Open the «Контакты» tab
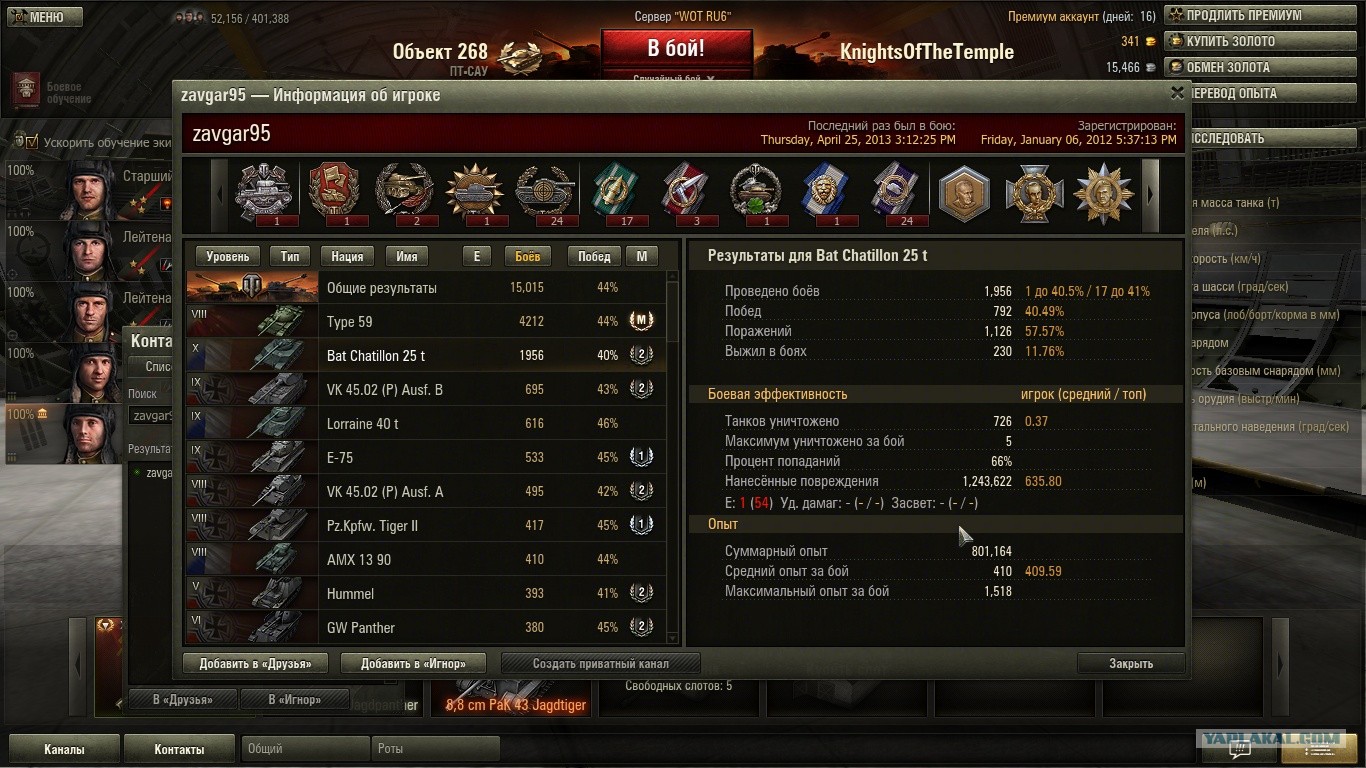 click(x=179, y=749)
